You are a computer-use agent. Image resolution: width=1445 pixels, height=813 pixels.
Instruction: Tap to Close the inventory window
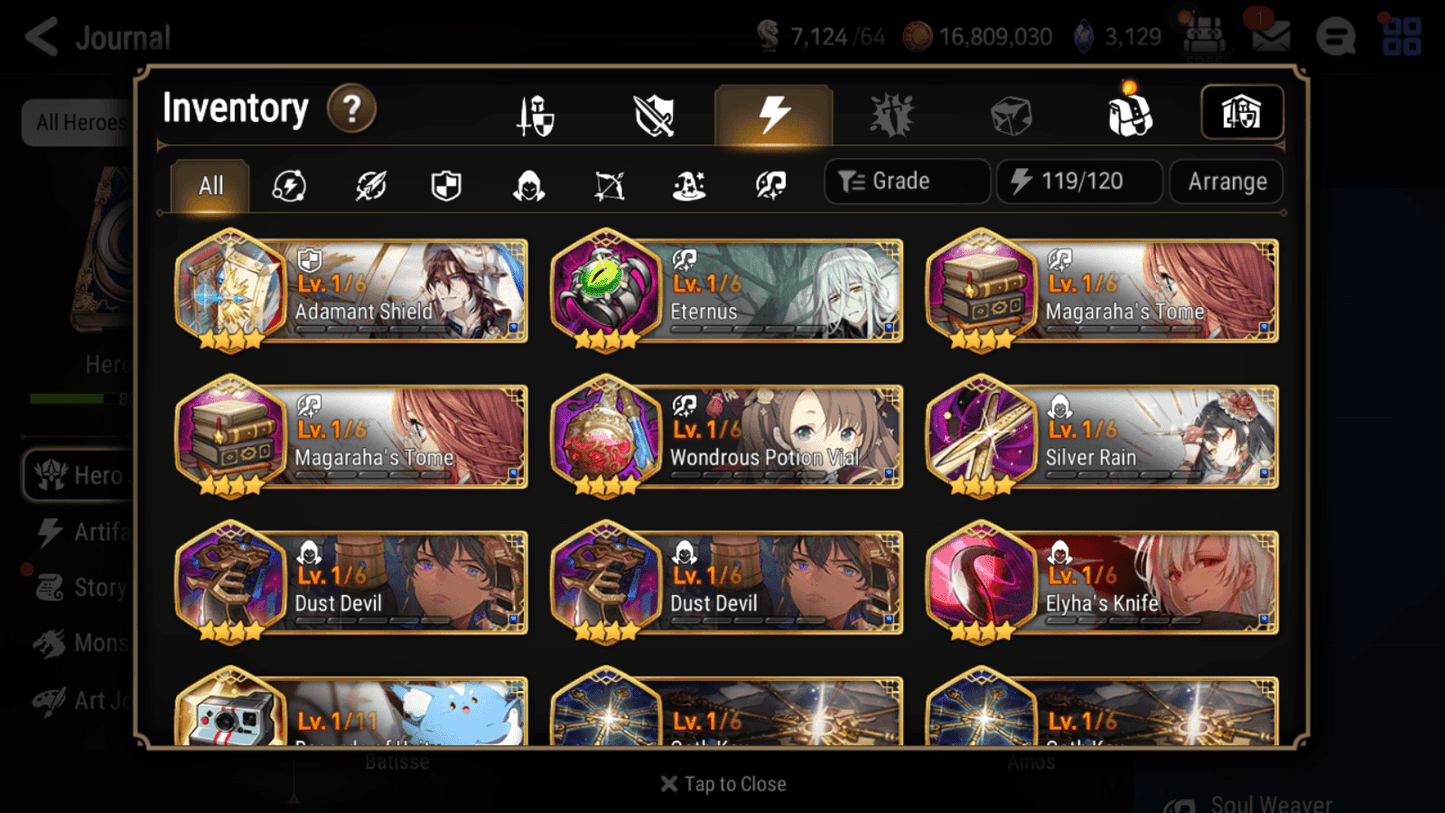[722, 784]
